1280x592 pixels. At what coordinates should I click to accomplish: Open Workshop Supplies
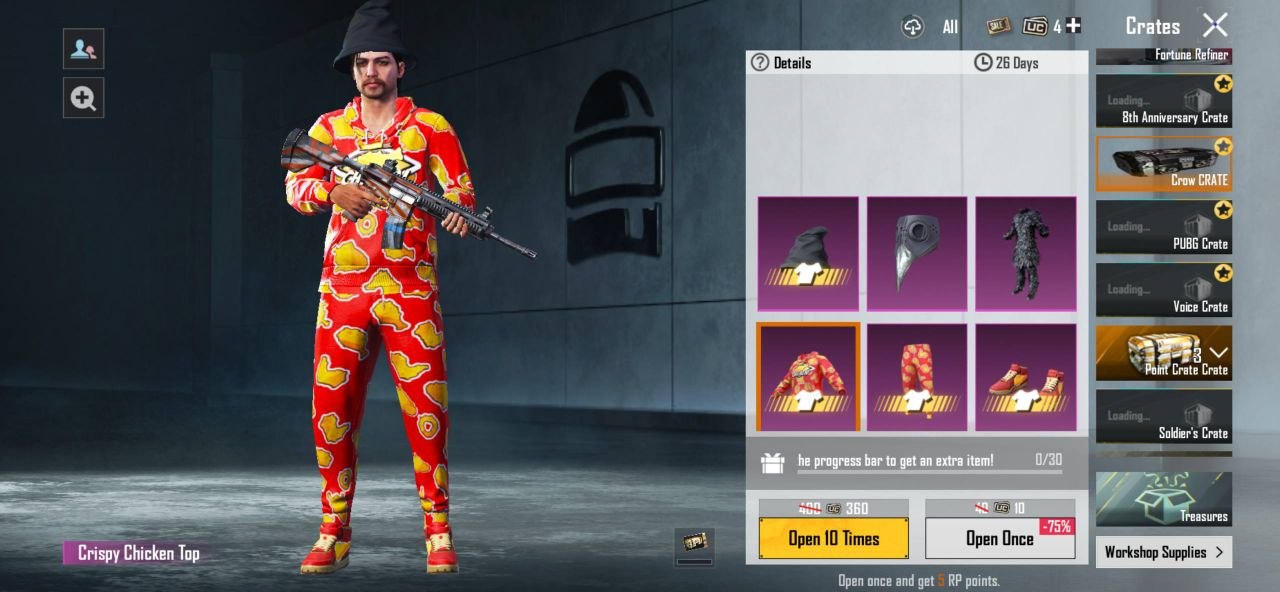(1164, 552)
